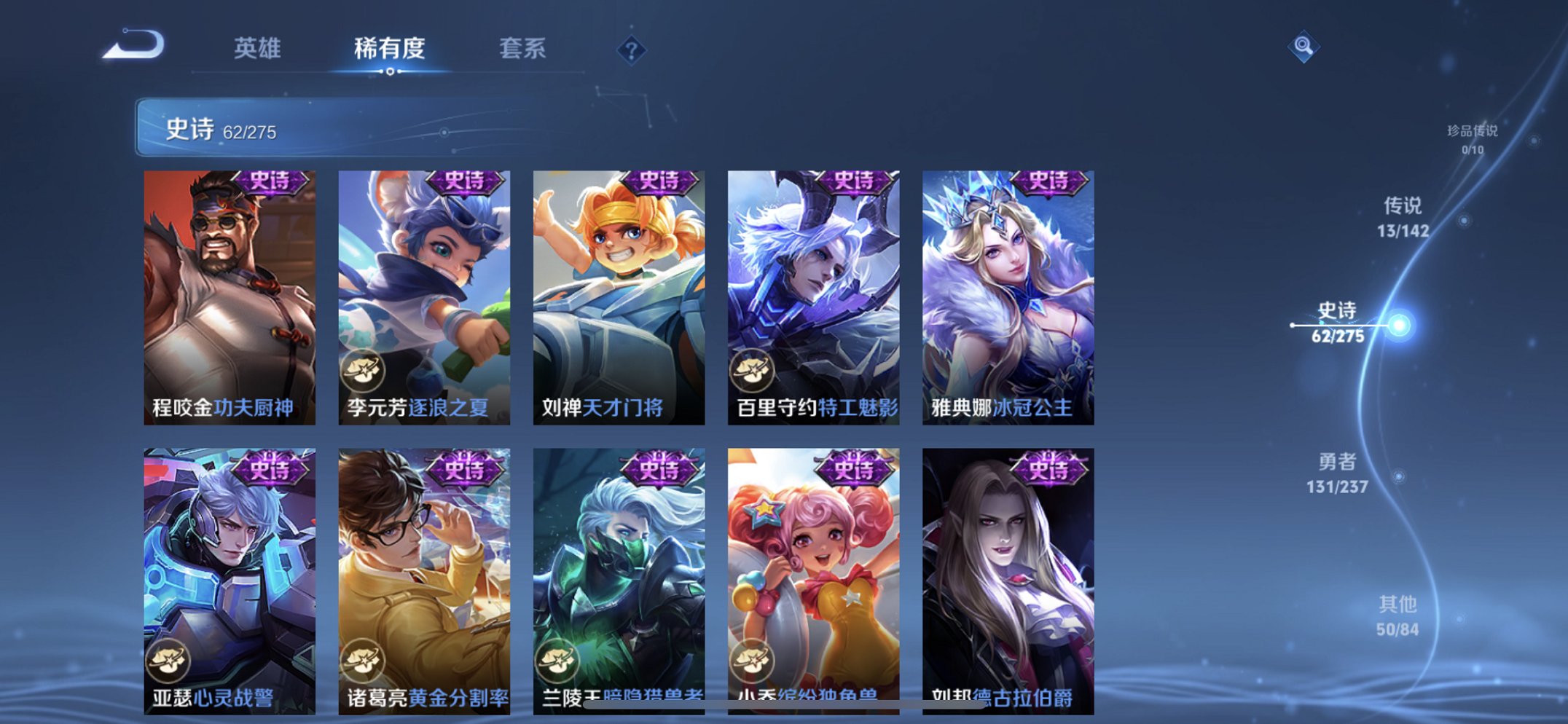The image size is (1568, 724).
Task: Open the 套系 tab
Action: pos(522,50)
